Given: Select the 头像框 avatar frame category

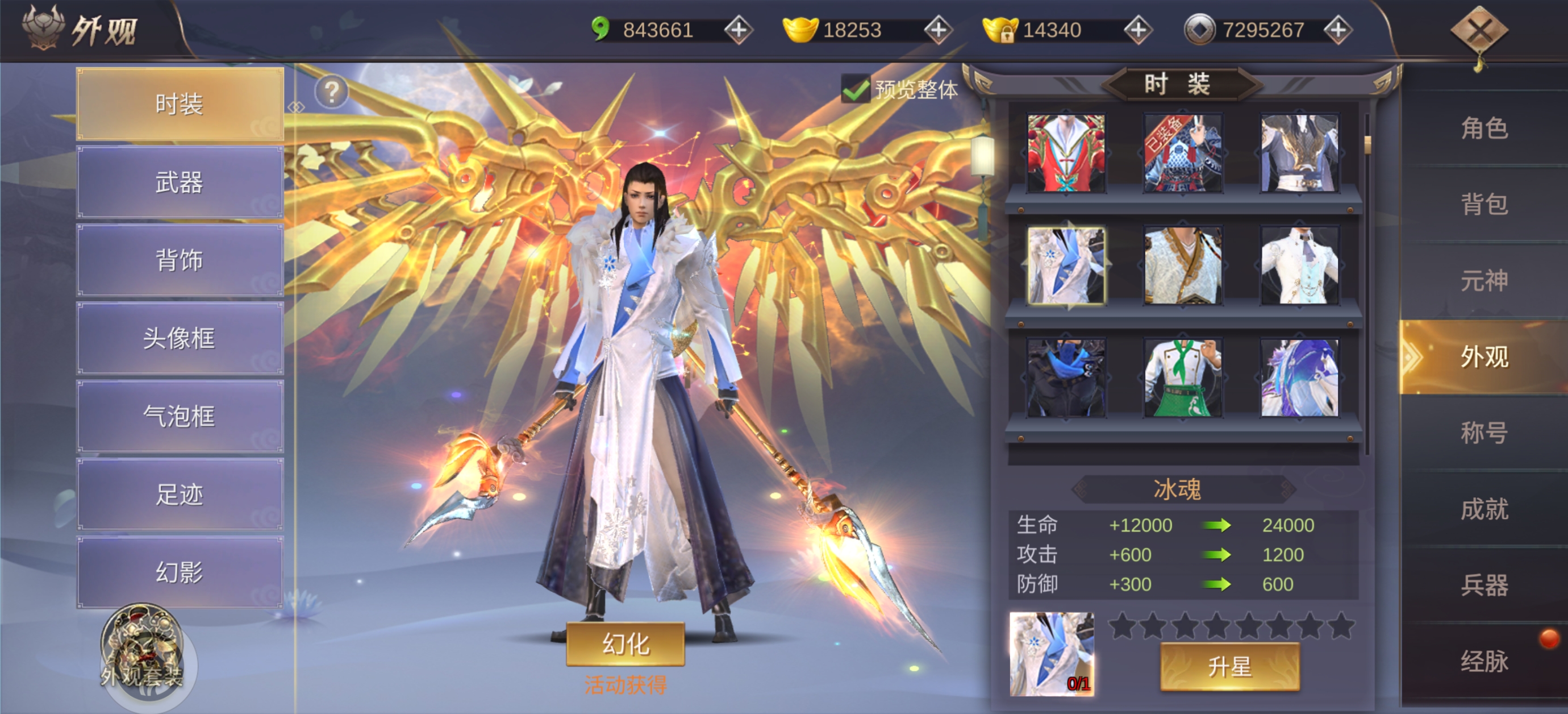Looking at the screenshot, I should (x=180, y=338).
